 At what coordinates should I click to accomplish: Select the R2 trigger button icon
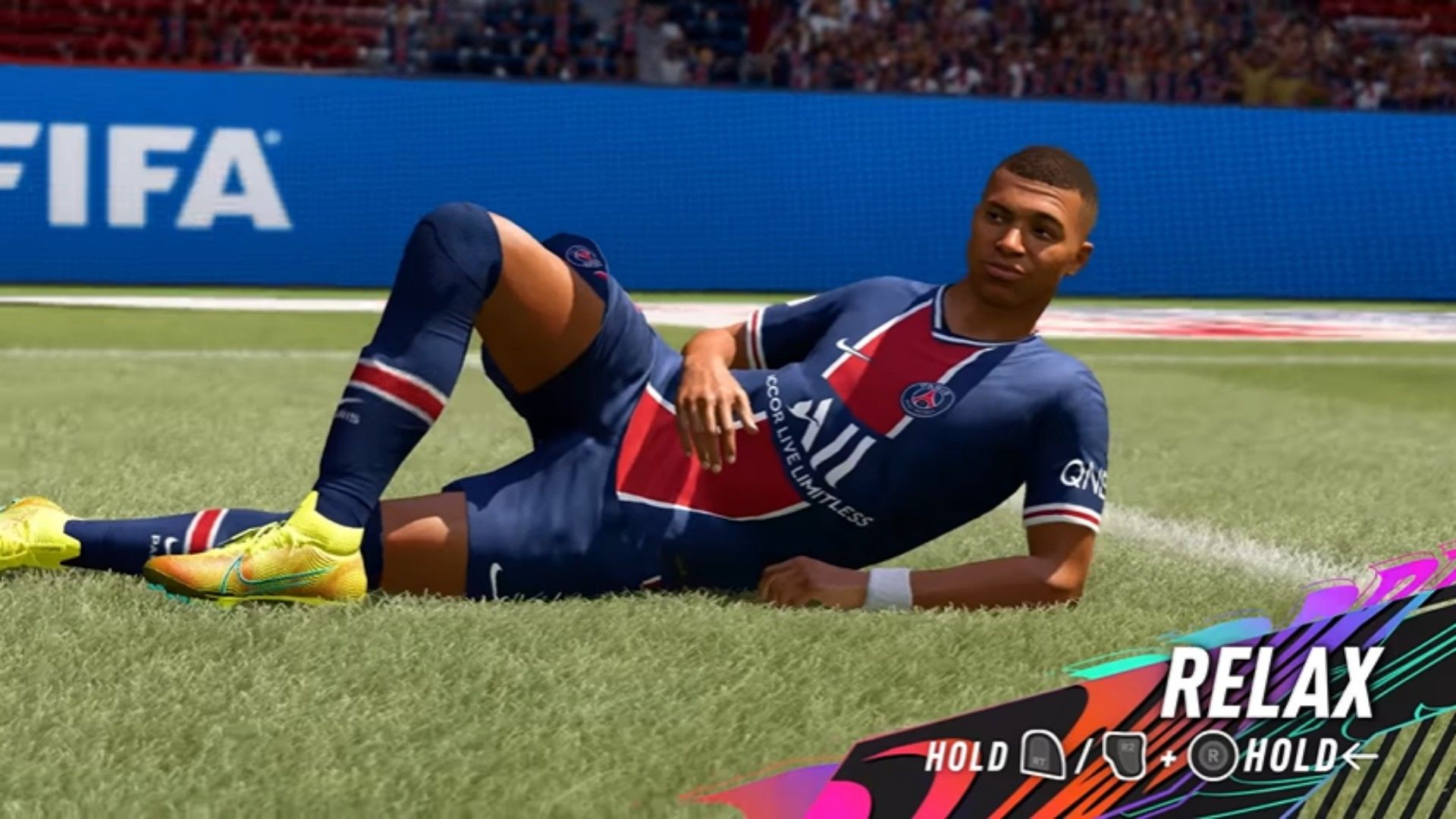[x=1125, y=754]
